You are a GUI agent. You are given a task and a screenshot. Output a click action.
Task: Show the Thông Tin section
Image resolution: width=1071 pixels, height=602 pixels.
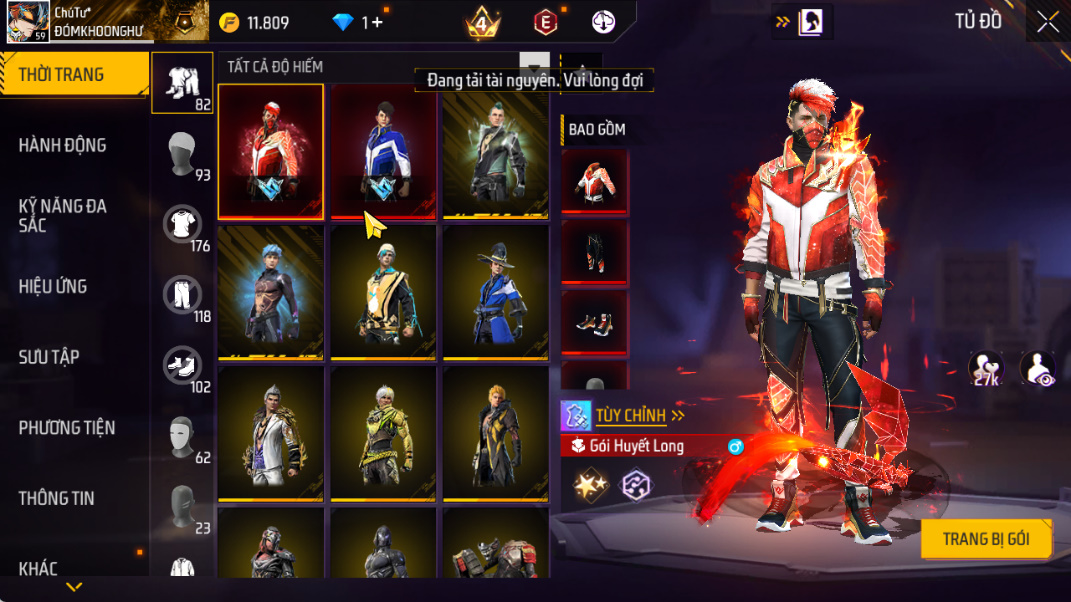[x=56, y=498]
